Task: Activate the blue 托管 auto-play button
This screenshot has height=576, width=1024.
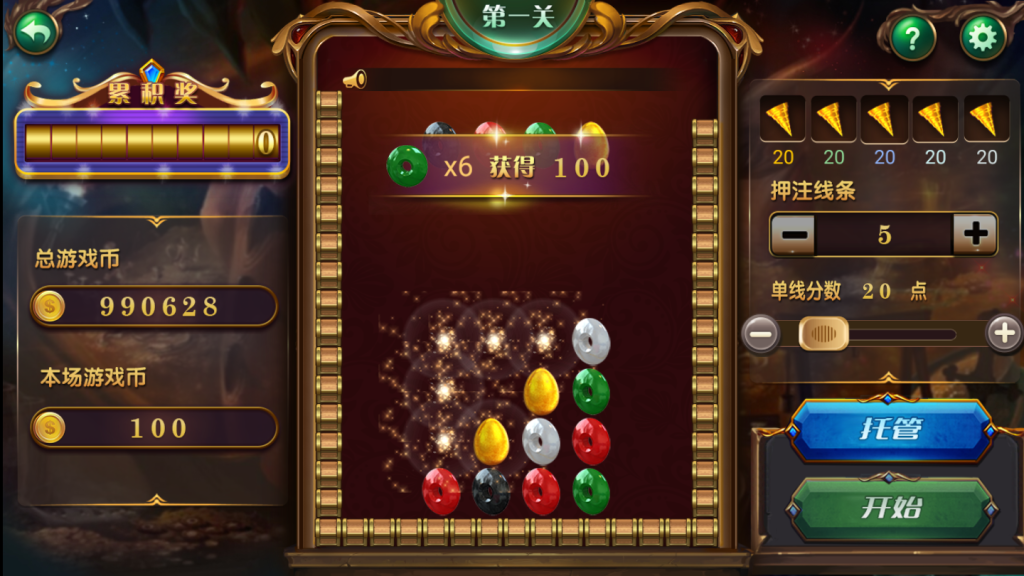Action: (889, 430)
